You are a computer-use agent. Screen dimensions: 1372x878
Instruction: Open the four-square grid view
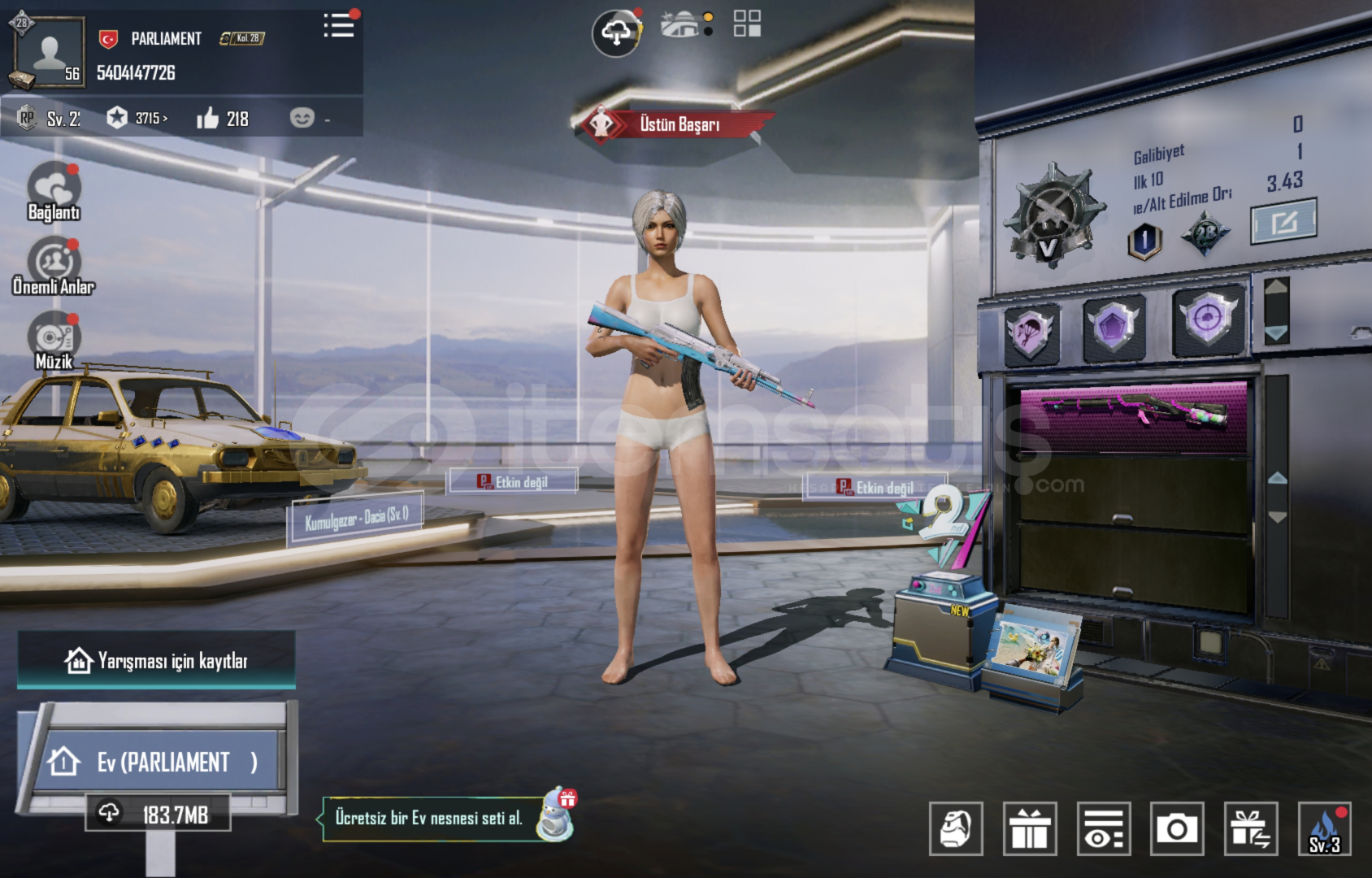747,24
